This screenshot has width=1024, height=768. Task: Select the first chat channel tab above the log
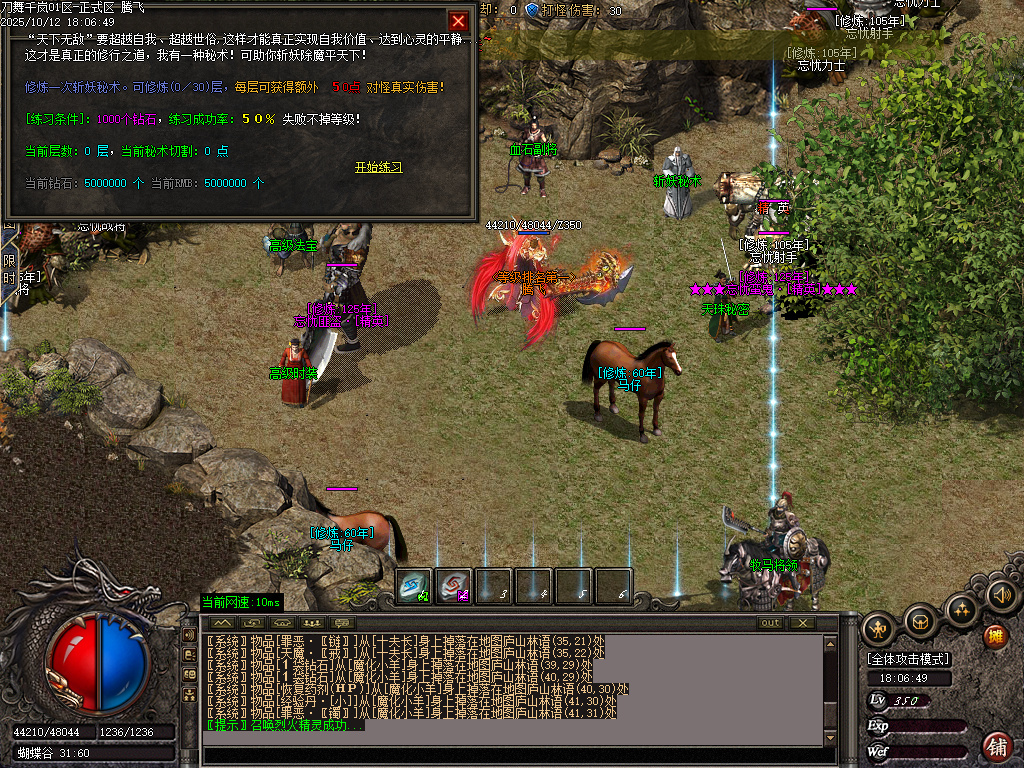coord(220,623)
